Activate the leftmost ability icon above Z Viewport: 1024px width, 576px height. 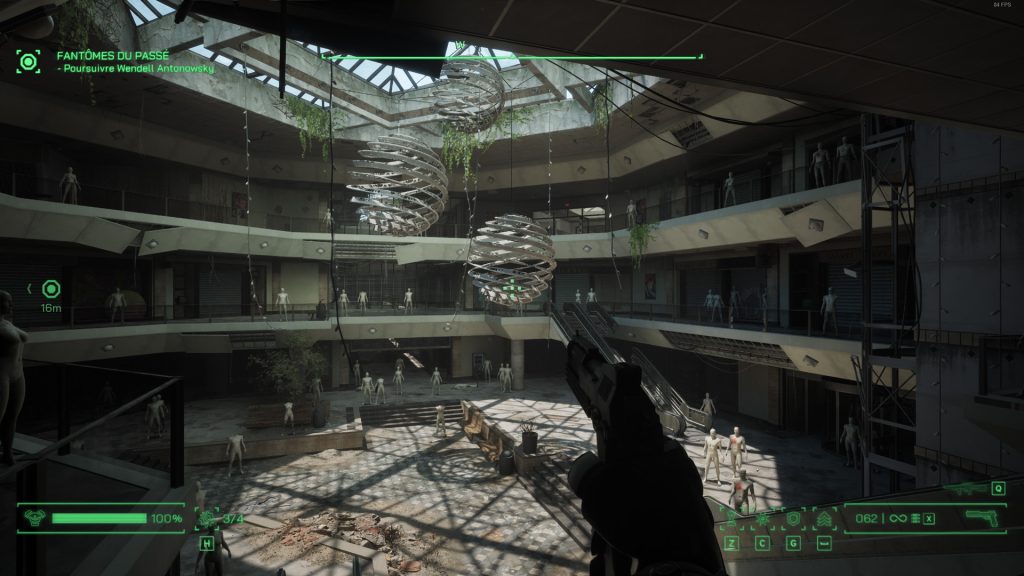tap(731, 519)
